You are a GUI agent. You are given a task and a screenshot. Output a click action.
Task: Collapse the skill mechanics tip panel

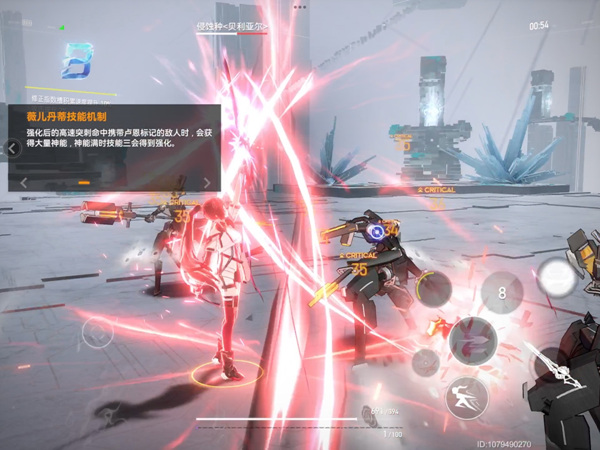point(12,148)
